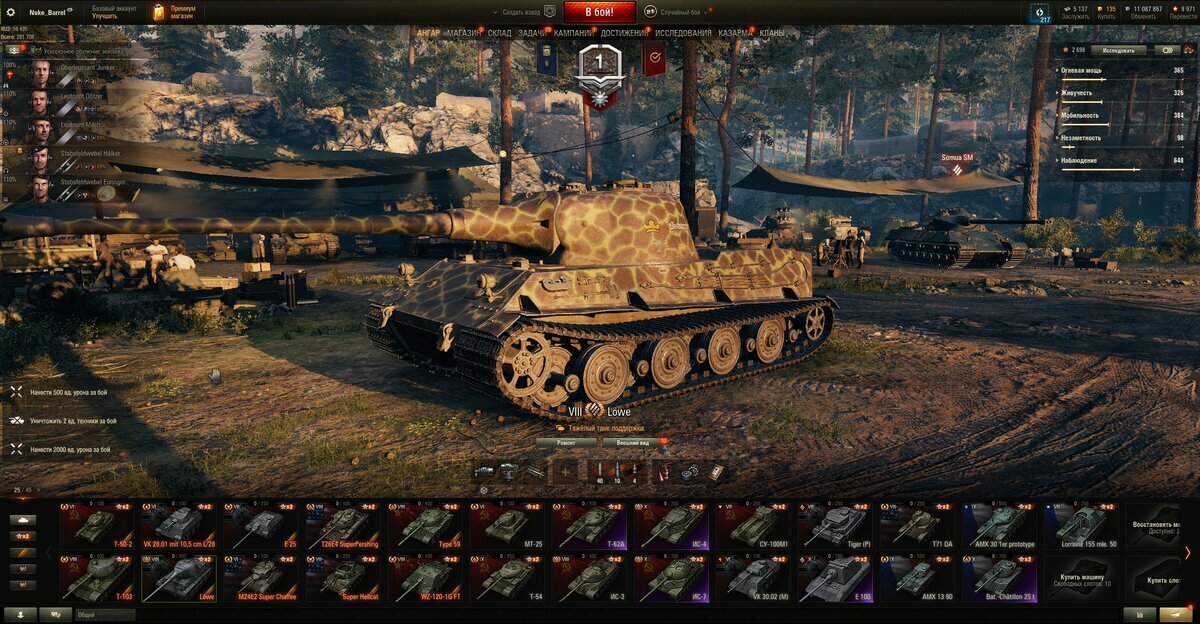Viewport: 1200px width, 624px height.
Task: Open the МАГАЗИН tab
Action: click(x=464, y=33)
